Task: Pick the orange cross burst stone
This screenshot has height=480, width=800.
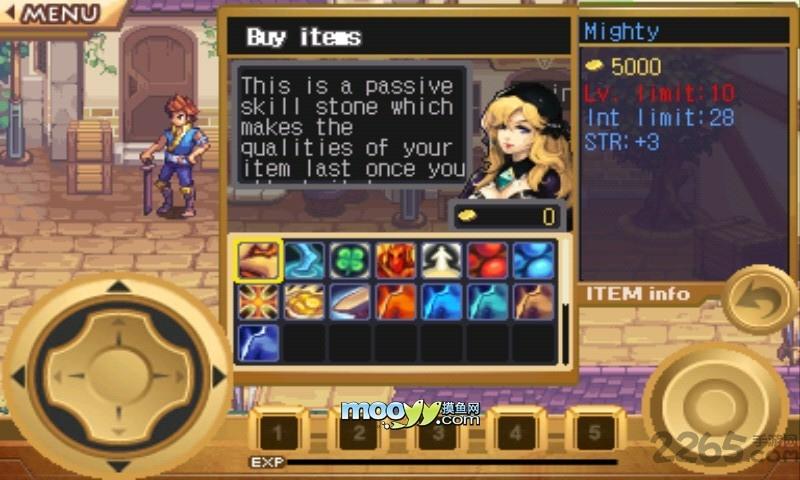Action: pos(259,302)
